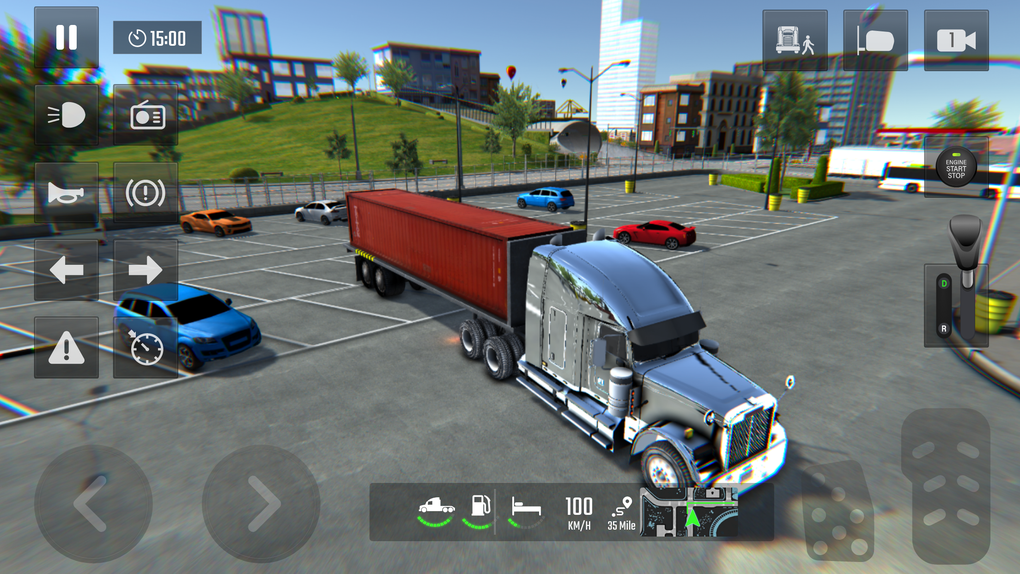
Task: Toggle the trailer attach button
Action: coord(875,41)
